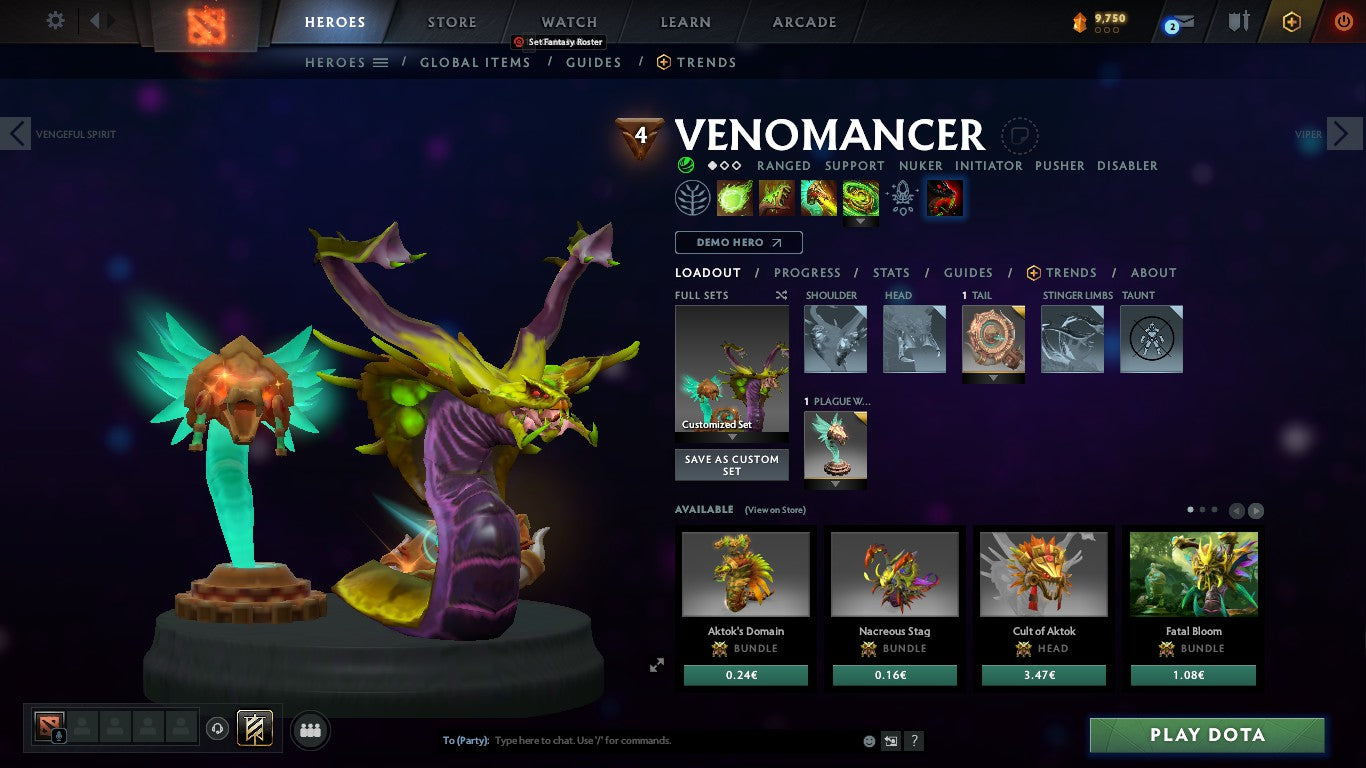Open the party members icon near chat bar

click(310, 730)
